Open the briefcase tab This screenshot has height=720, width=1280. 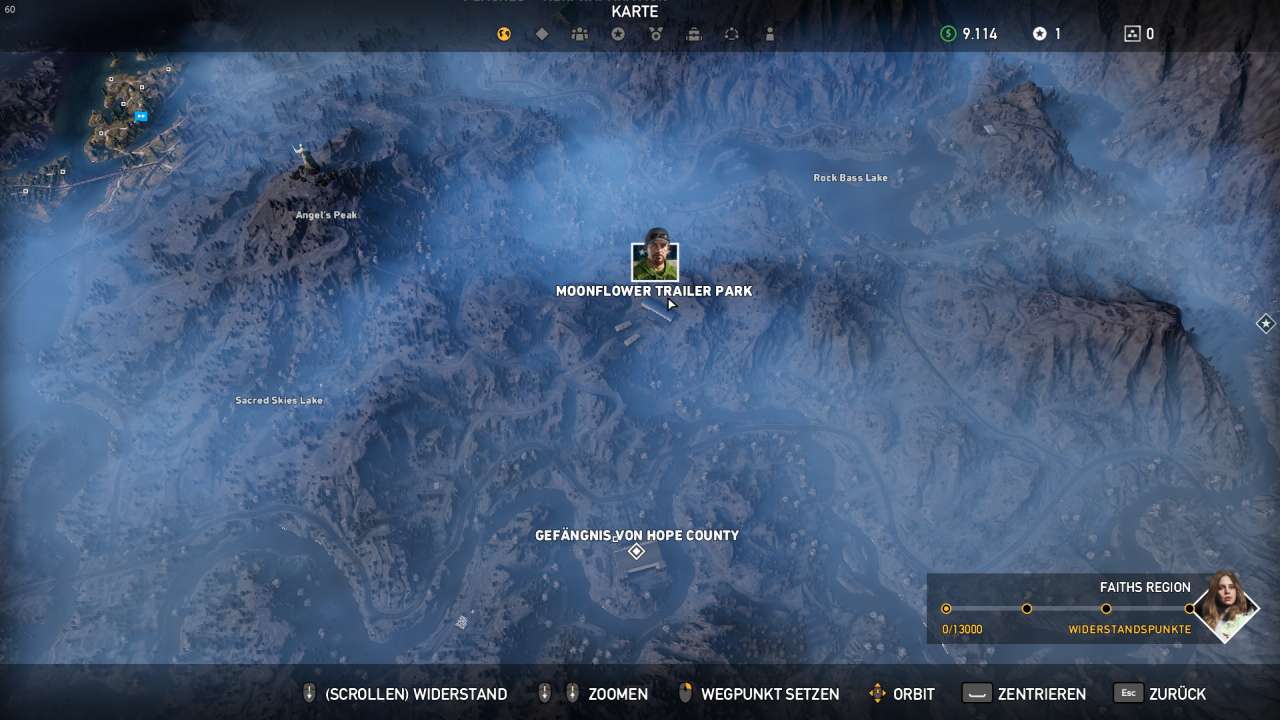[694, 34]
